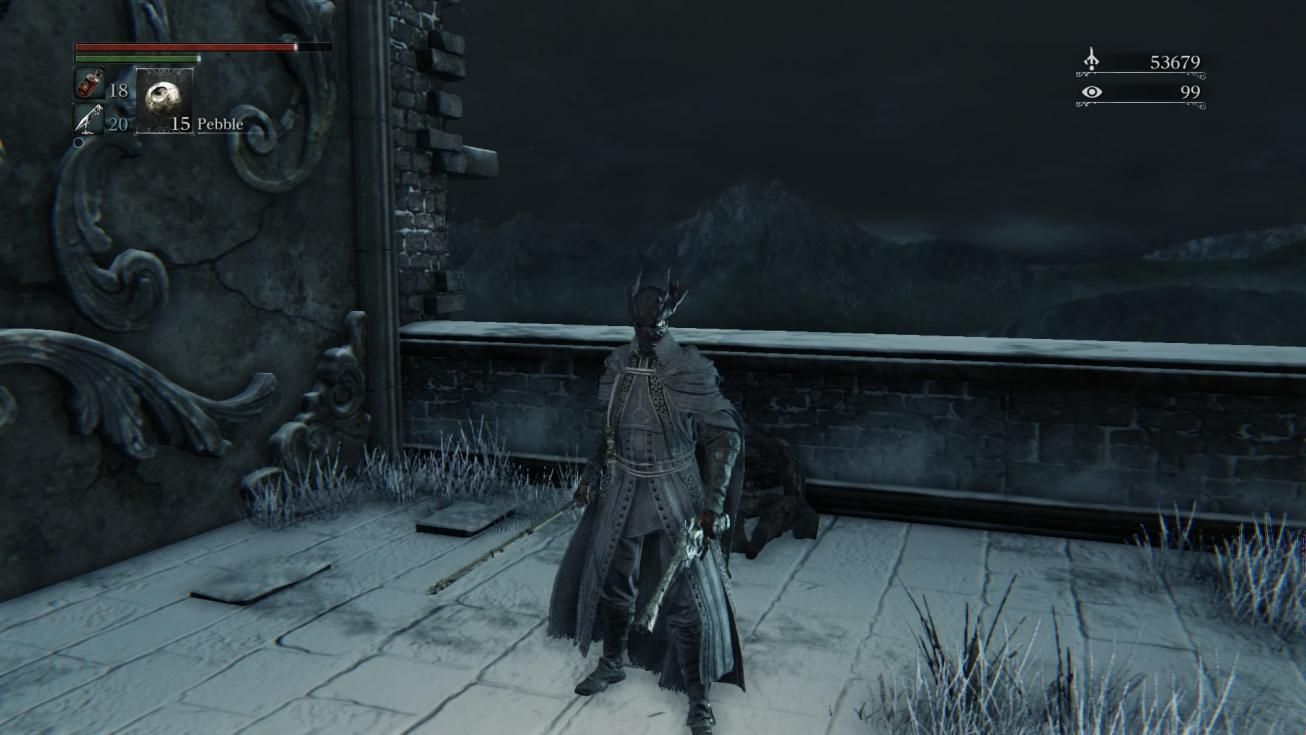Select the Insight eye icon
This screenshot has height=735, width=1306.
coord(1091,91)
